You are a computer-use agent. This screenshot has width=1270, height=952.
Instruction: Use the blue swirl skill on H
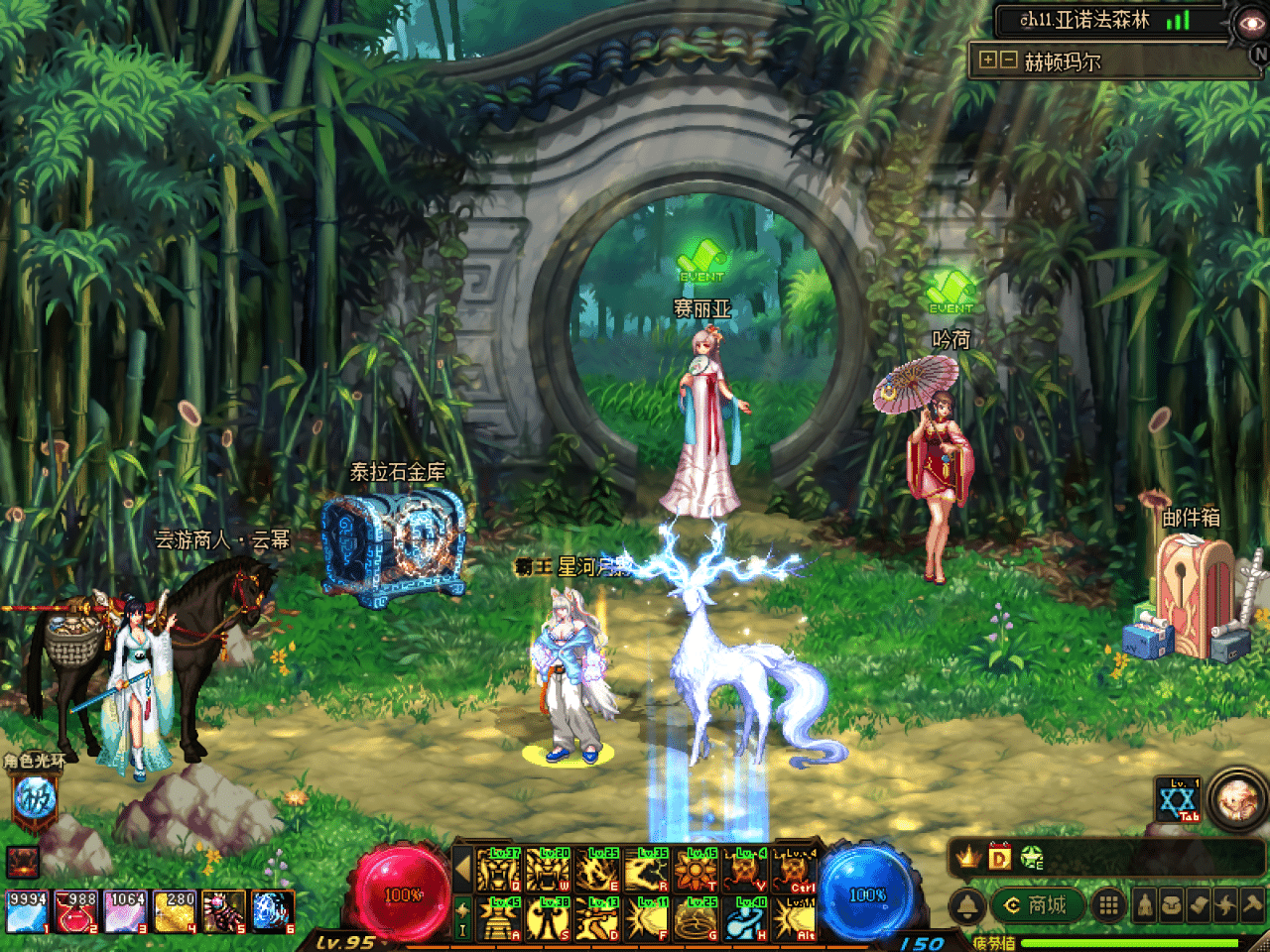click(x=746, y=918)
